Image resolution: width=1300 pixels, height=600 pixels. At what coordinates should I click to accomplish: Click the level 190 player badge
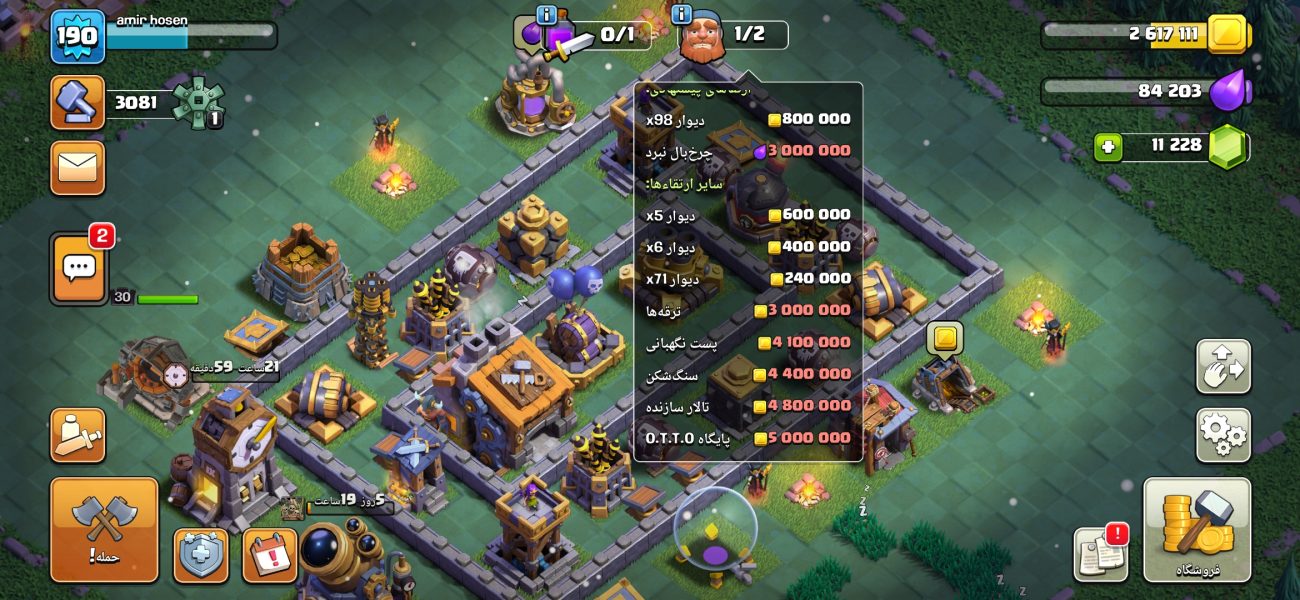coord(77,37)
